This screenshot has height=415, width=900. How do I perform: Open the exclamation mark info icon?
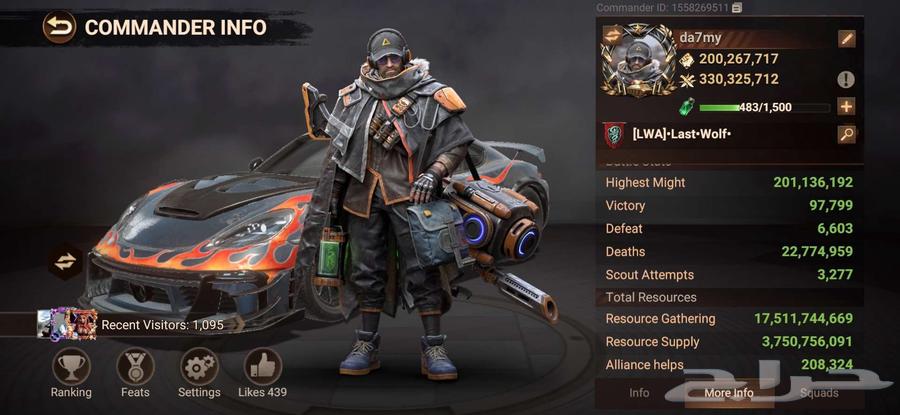[x=847, y=79]
